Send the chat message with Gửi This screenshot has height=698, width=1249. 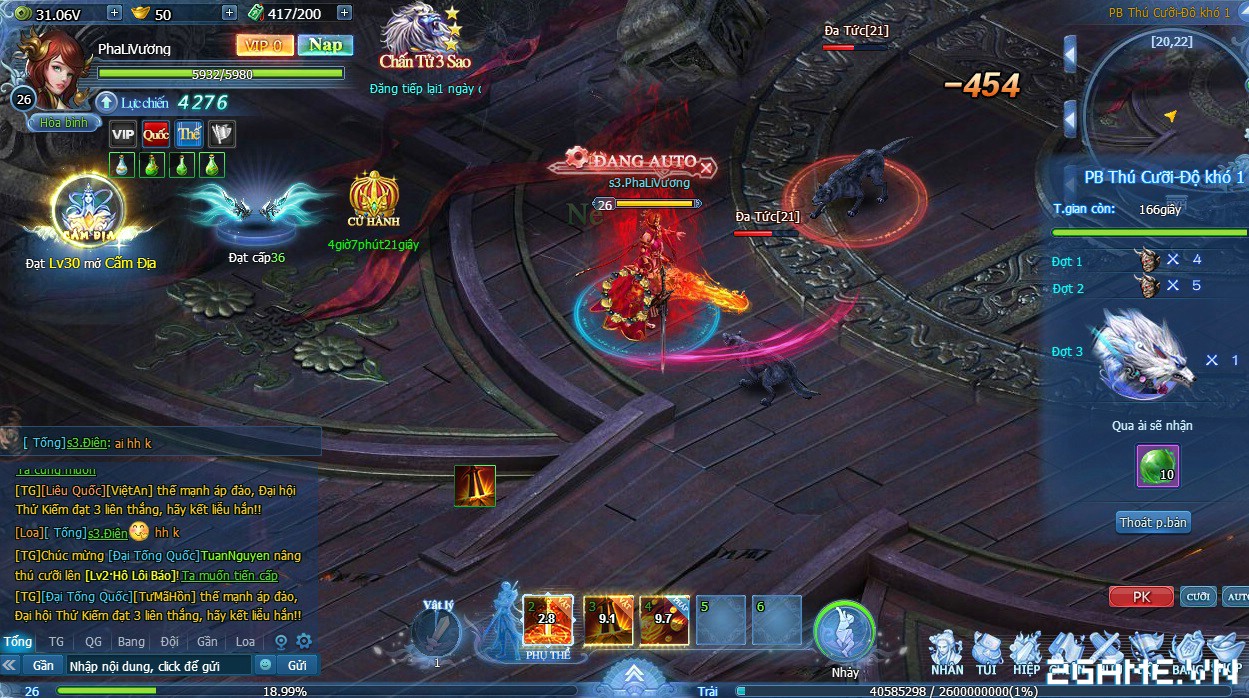coord(297,665)
